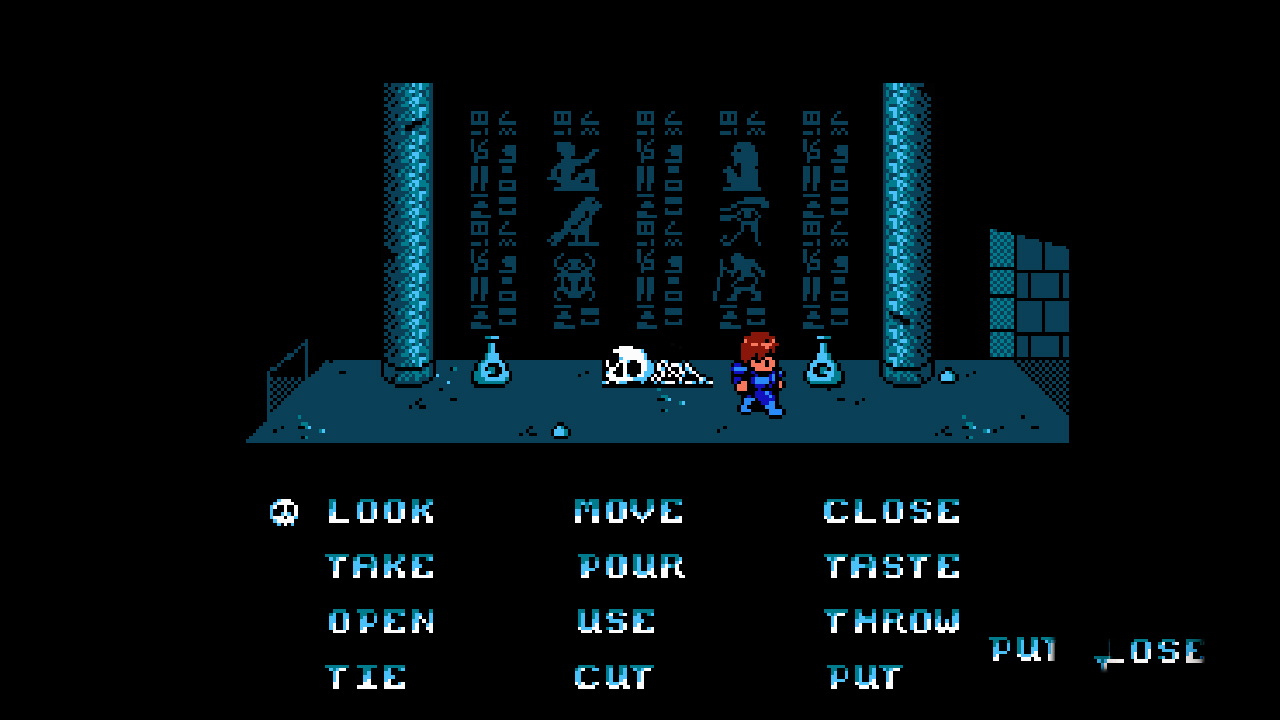Screen dimensions: 1280x720
Task: Choose the MOVE verb
Action: click(x=629, y=511)
